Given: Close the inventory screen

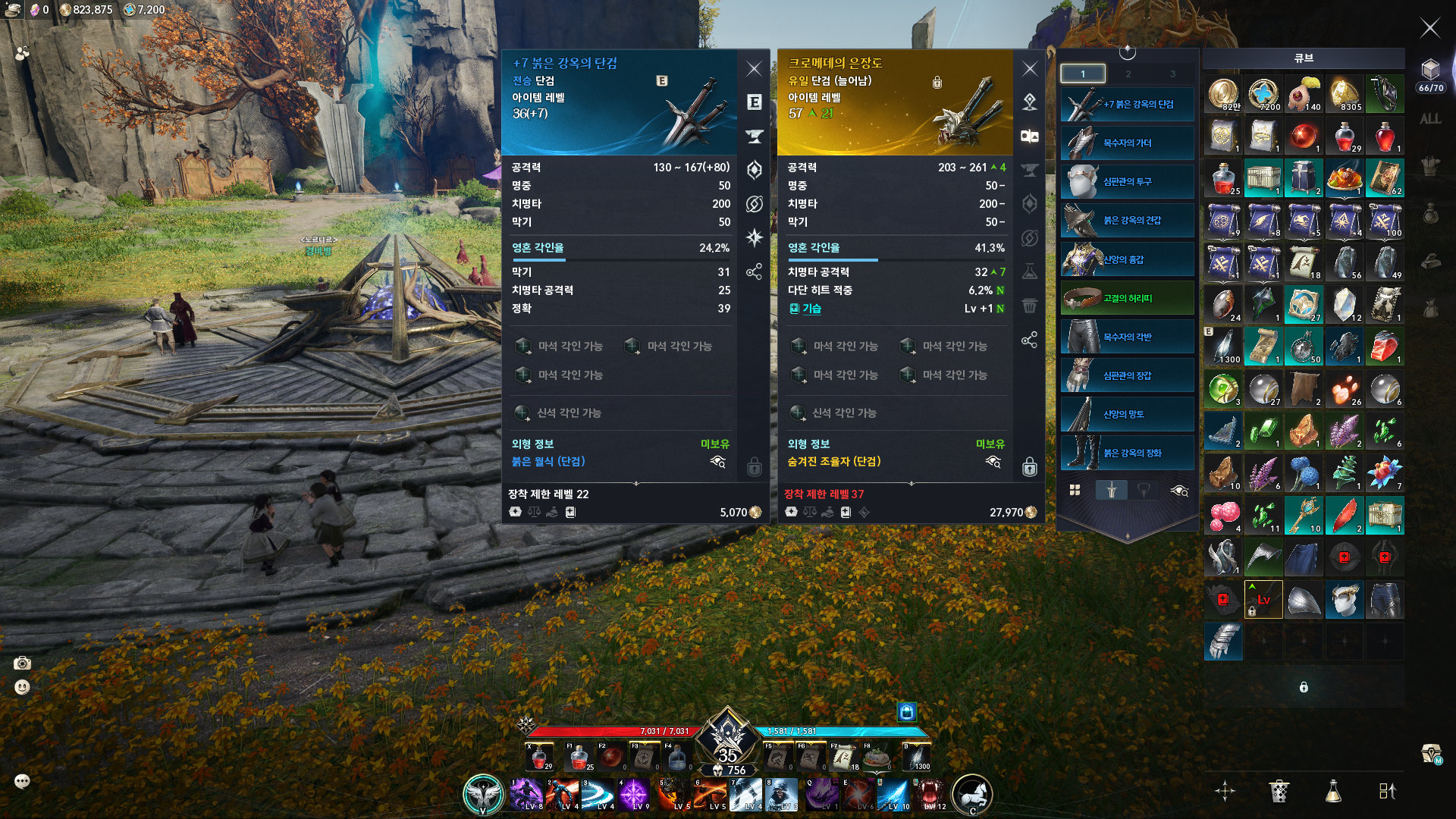Looking at the screenshot, I should (x=1429, y=29).
